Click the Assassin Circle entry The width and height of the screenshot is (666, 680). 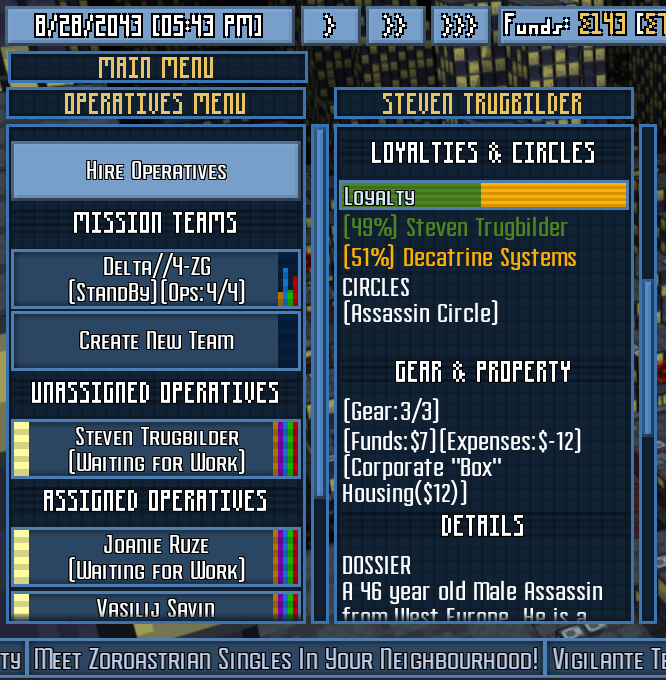[420, 313]
